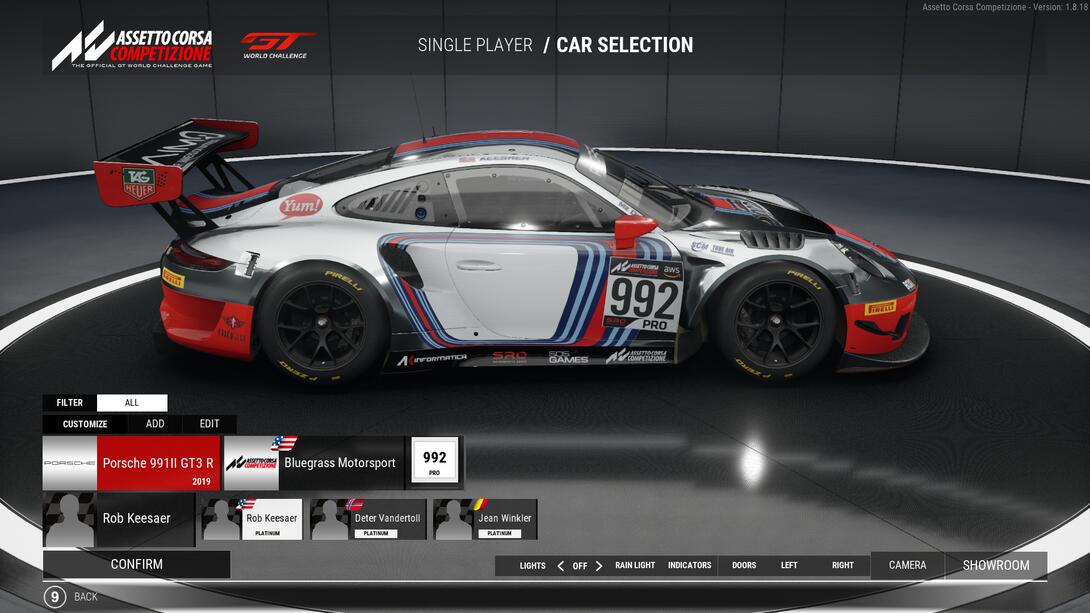Viewport: 1090px width, 613px height.
Task: Open the SHOWROOM view
Action: [x=996, y=565]
